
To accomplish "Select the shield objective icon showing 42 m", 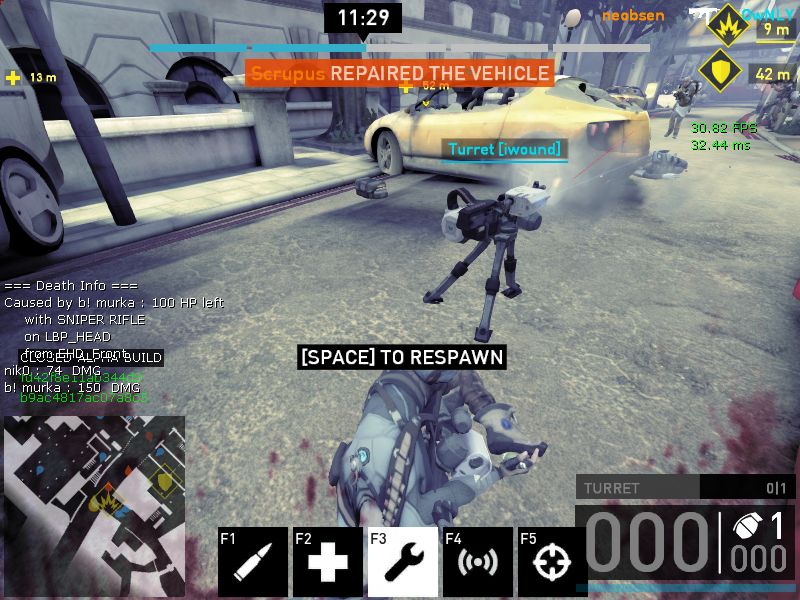I will coord(718,71).
